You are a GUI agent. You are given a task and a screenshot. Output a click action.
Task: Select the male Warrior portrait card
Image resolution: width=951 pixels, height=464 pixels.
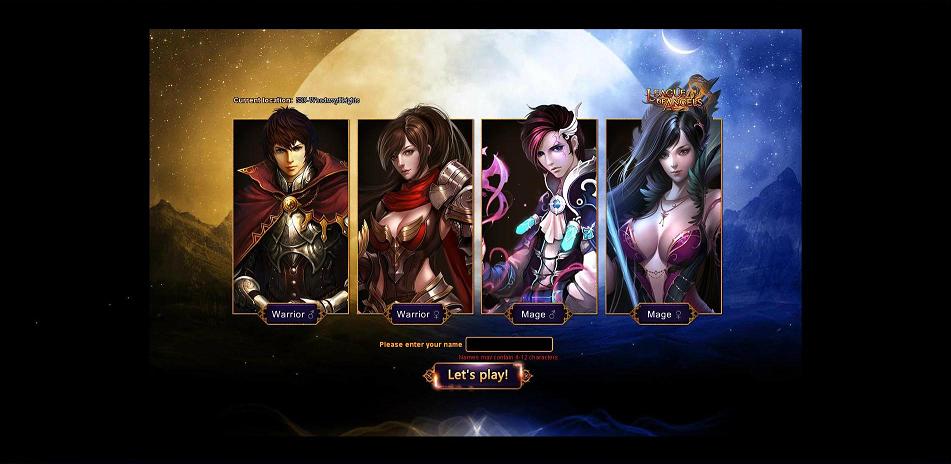291,215
